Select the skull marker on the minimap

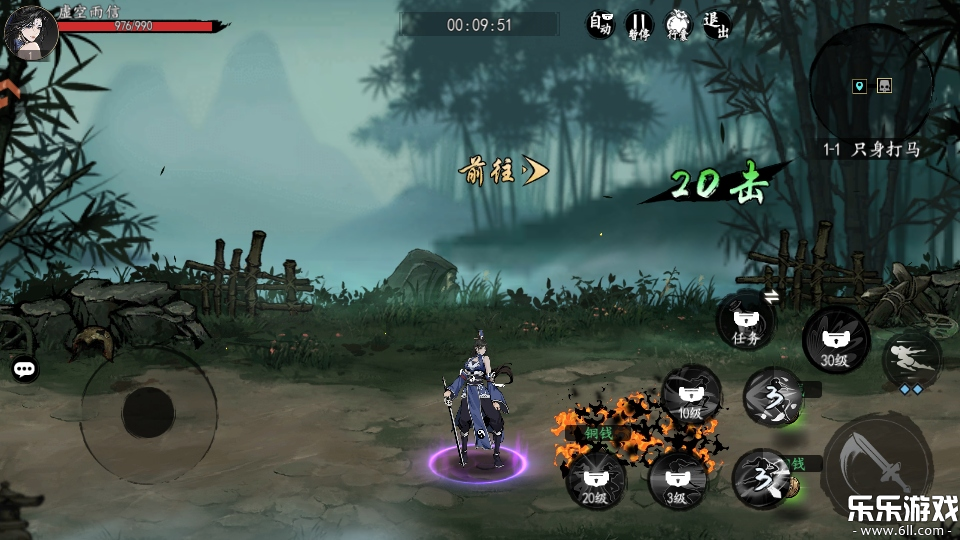click(884, 86)
